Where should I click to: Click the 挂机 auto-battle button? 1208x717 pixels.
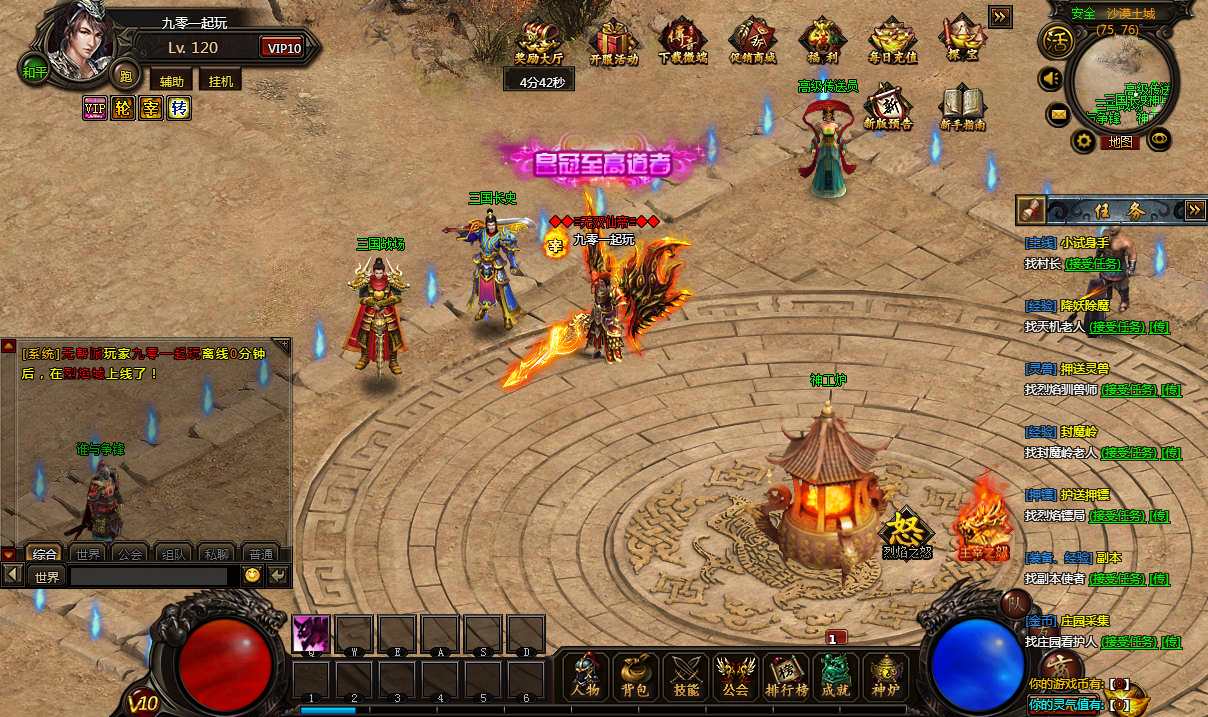point(220,81)
